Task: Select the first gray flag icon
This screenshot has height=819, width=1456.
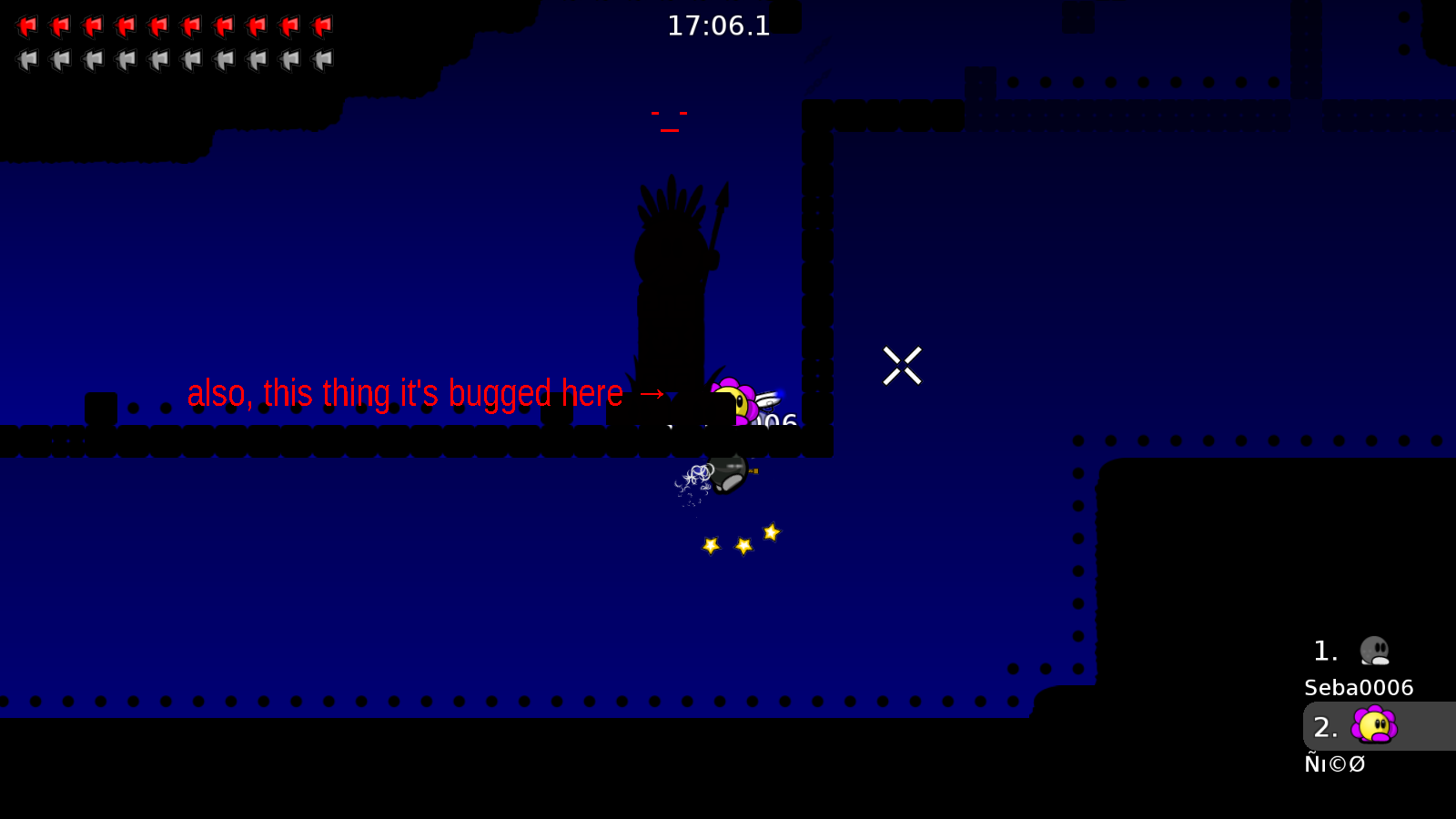Action: 27,59
